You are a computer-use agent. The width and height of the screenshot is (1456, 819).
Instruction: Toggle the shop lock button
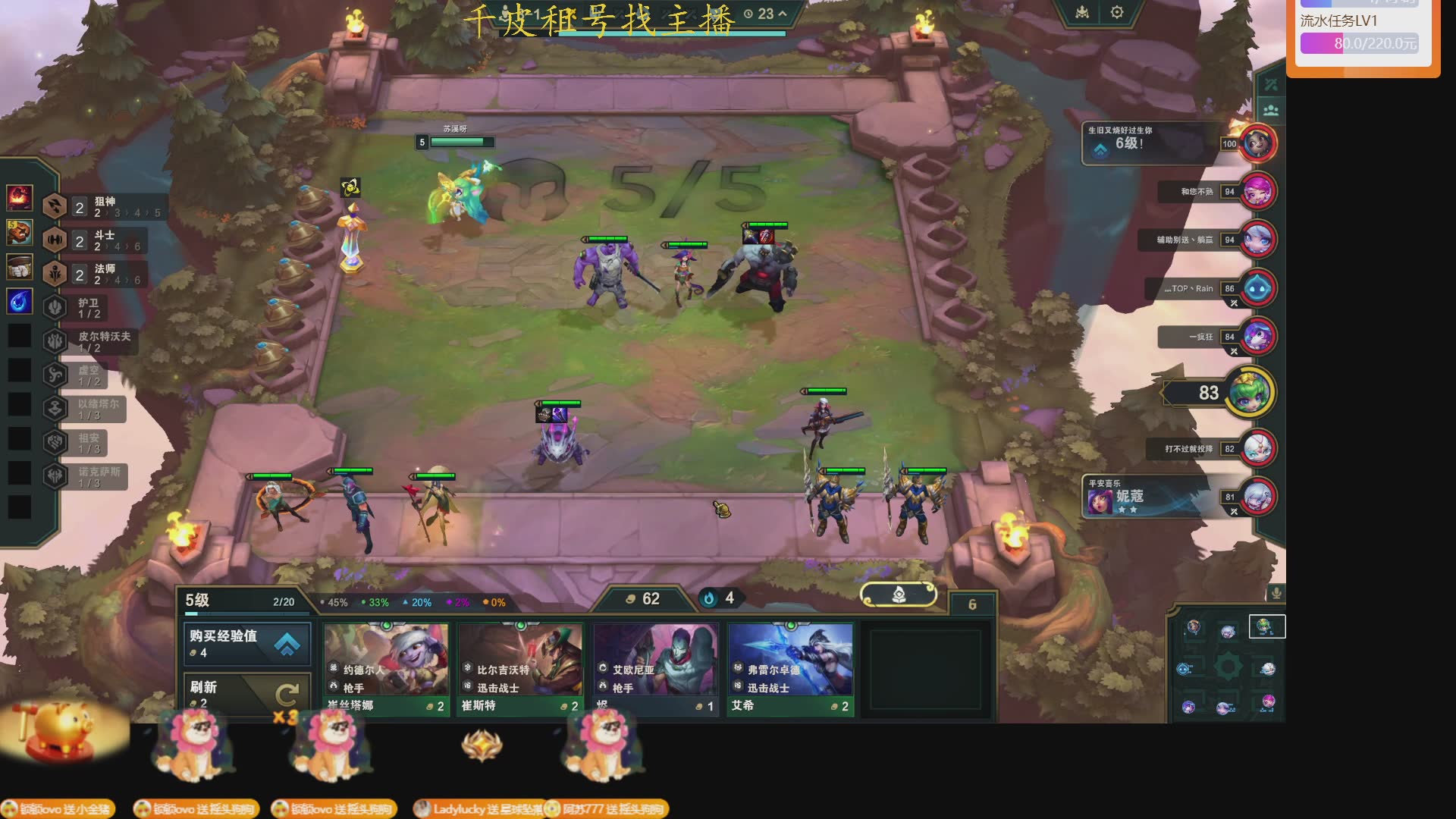tap(899, 595)
